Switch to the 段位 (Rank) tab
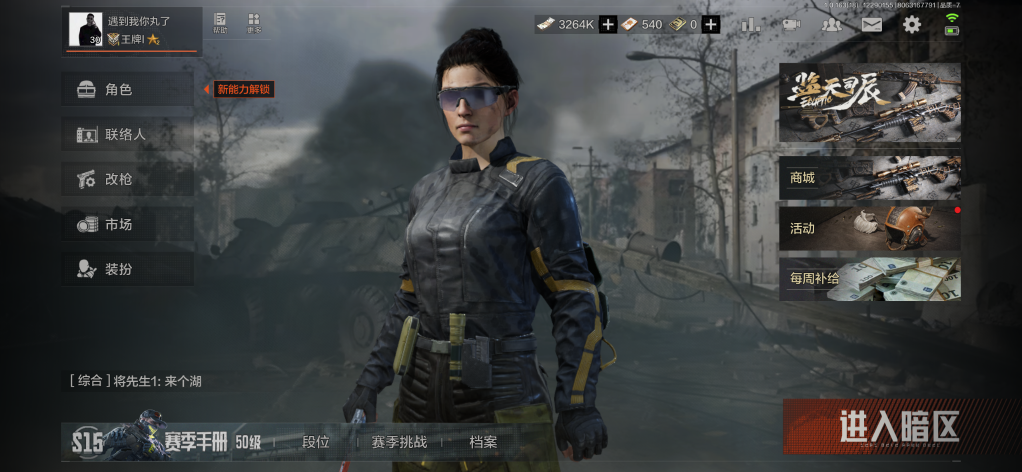 (316, 442)
